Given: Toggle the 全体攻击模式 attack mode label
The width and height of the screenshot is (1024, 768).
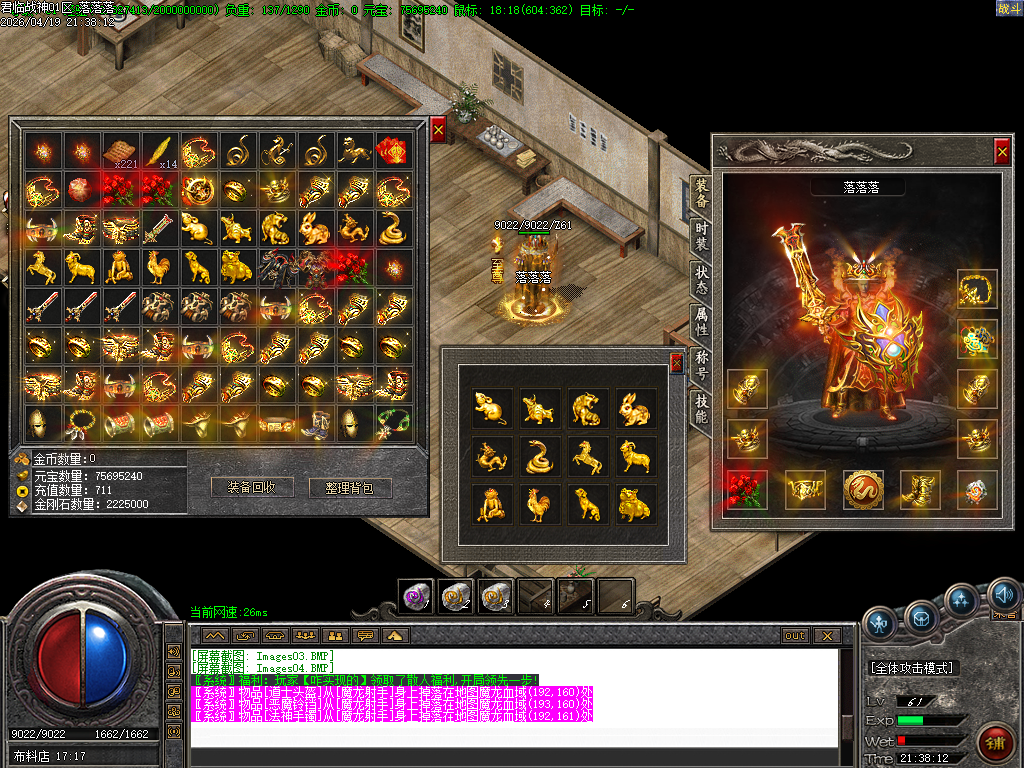Looking at the screenshot, I should click(x=912, y=667).
